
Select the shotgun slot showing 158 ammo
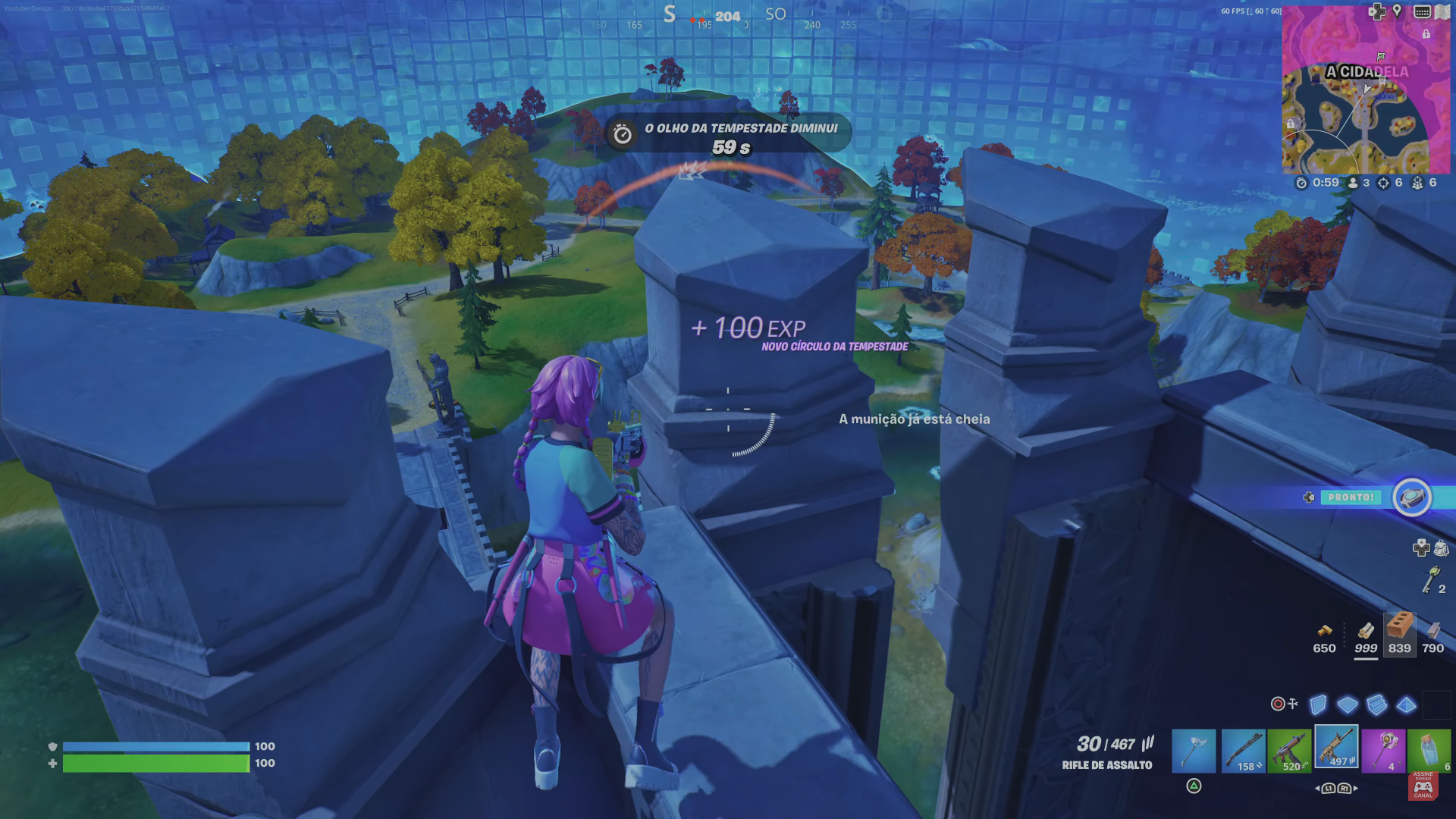[x=1243, y=751]
